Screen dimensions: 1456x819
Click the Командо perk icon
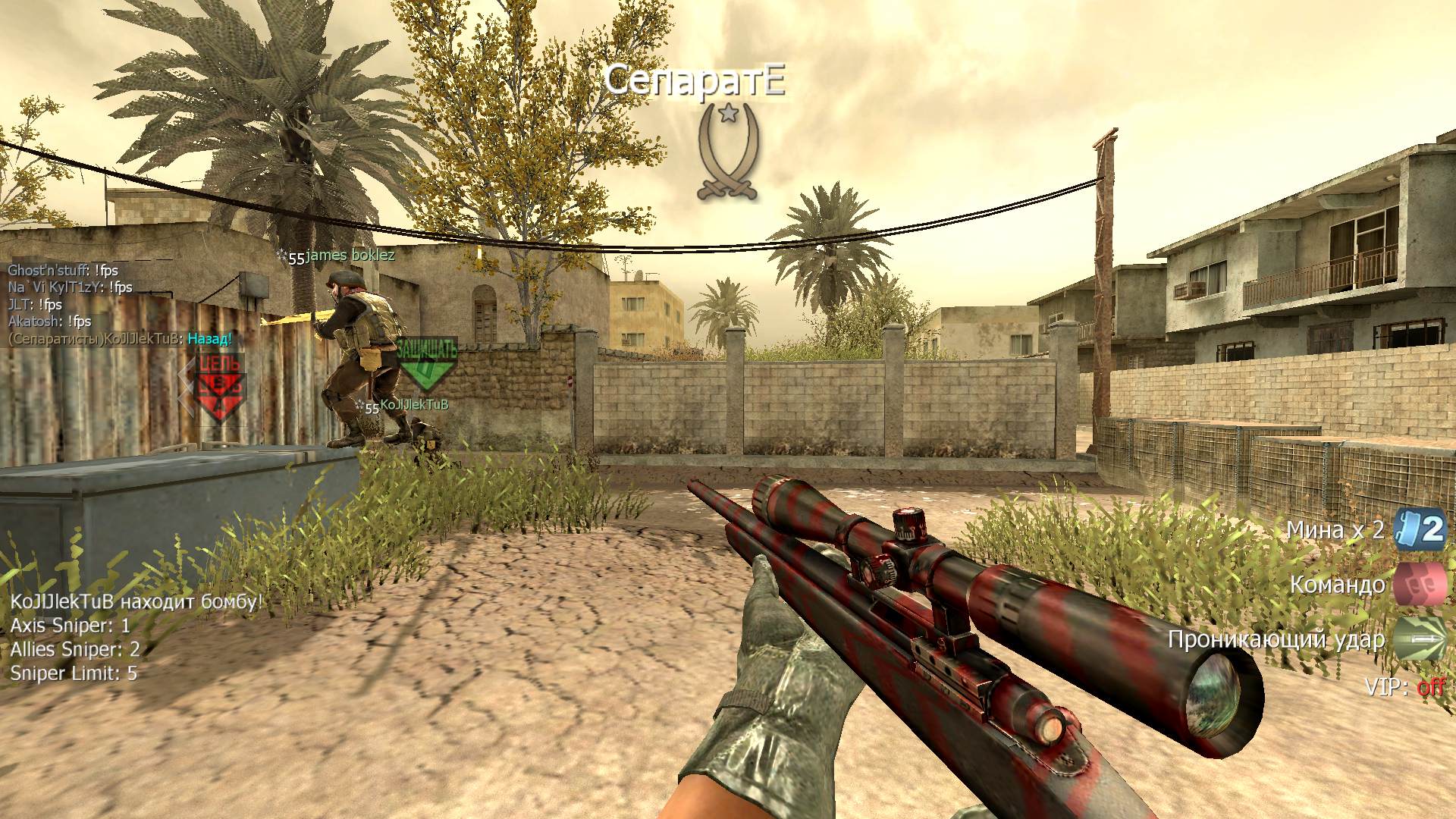(1420, 584)
